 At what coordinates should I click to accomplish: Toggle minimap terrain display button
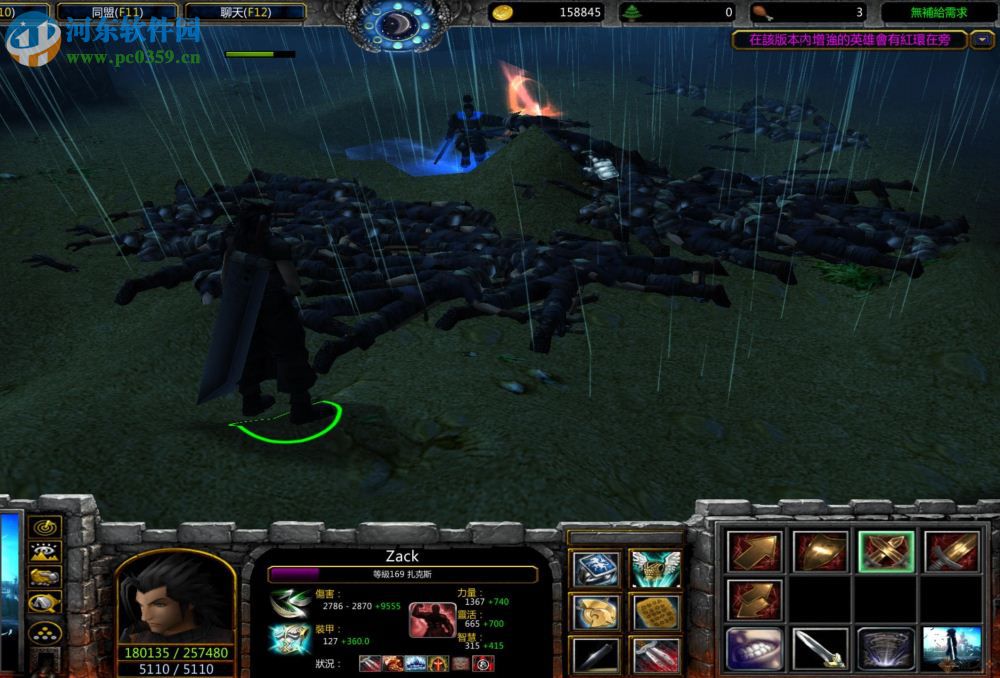tap(46, 551)
